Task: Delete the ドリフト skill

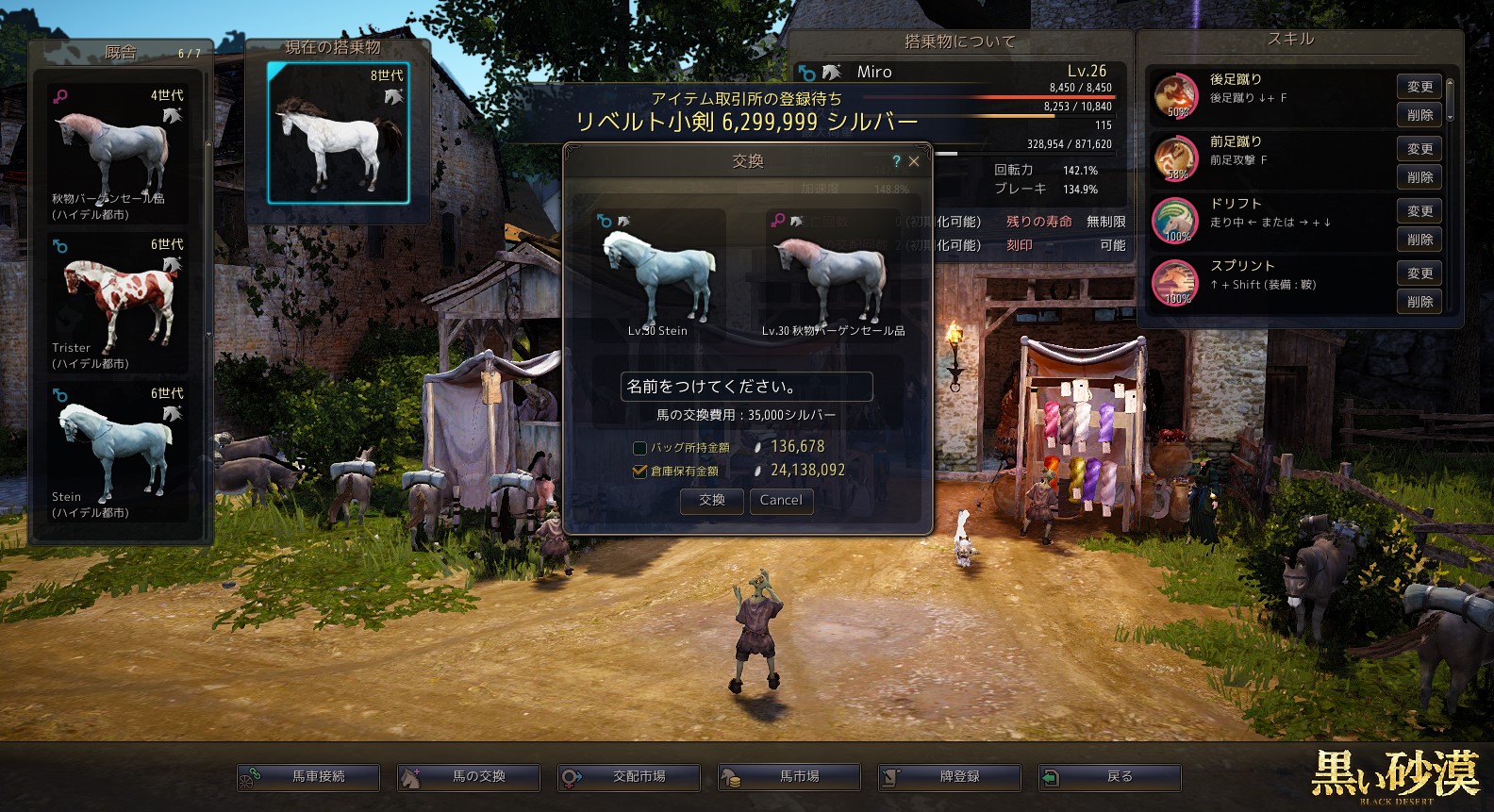Action: click(x=1419, y=240)
